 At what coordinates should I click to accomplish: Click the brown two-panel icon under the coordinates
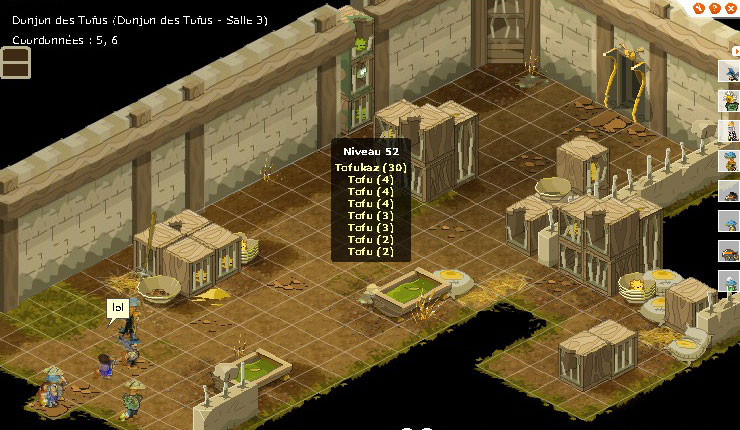click(x=16, y=63)
